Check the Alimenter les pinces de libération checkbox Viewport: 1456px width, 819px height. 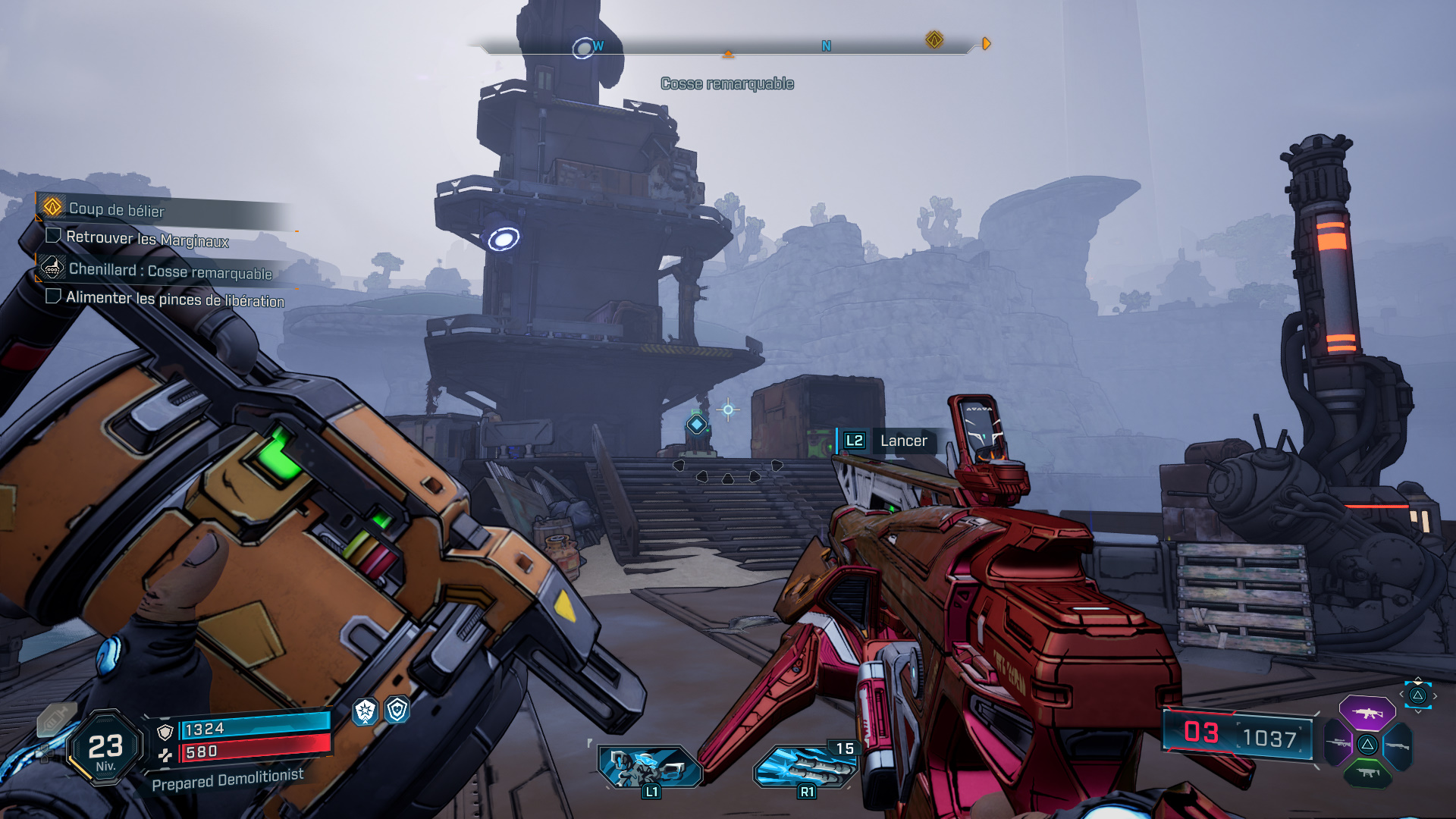point(53,297)
